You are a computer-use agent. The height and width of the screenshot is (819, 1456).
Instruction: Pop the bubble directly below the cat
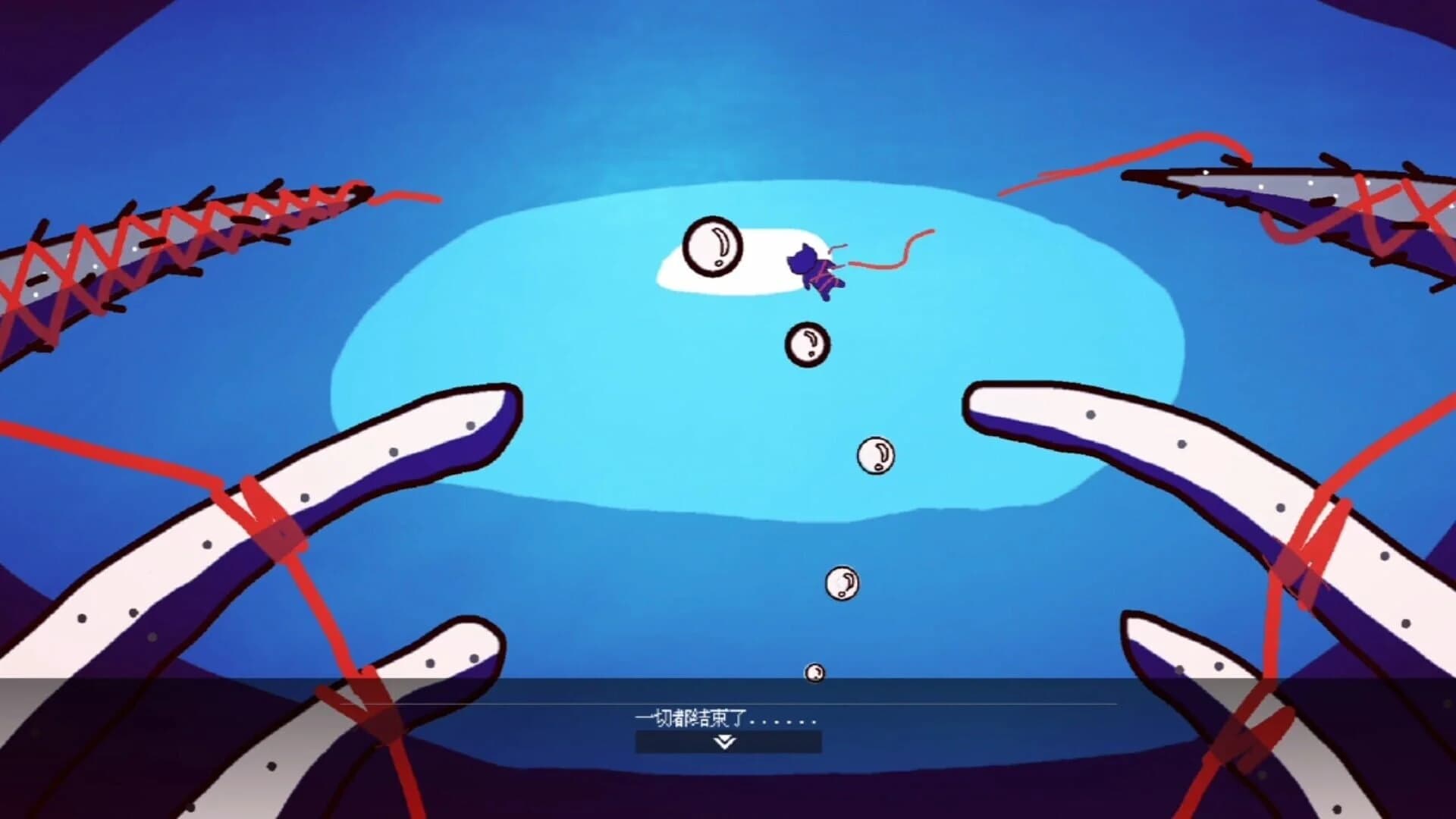click(806, 344)
